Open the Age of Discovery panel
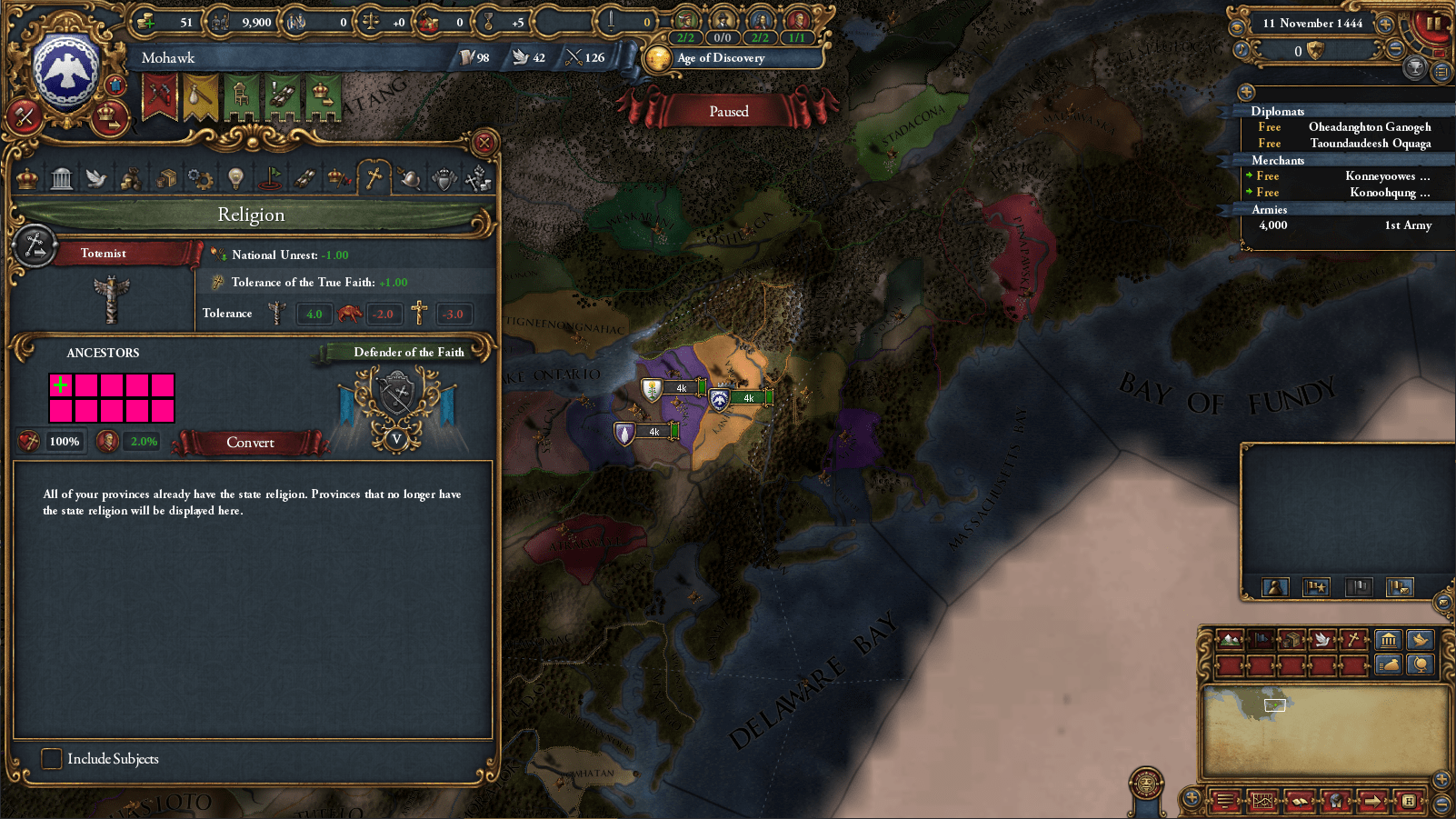The image size is (1456, 819). [x=720, y=58]
